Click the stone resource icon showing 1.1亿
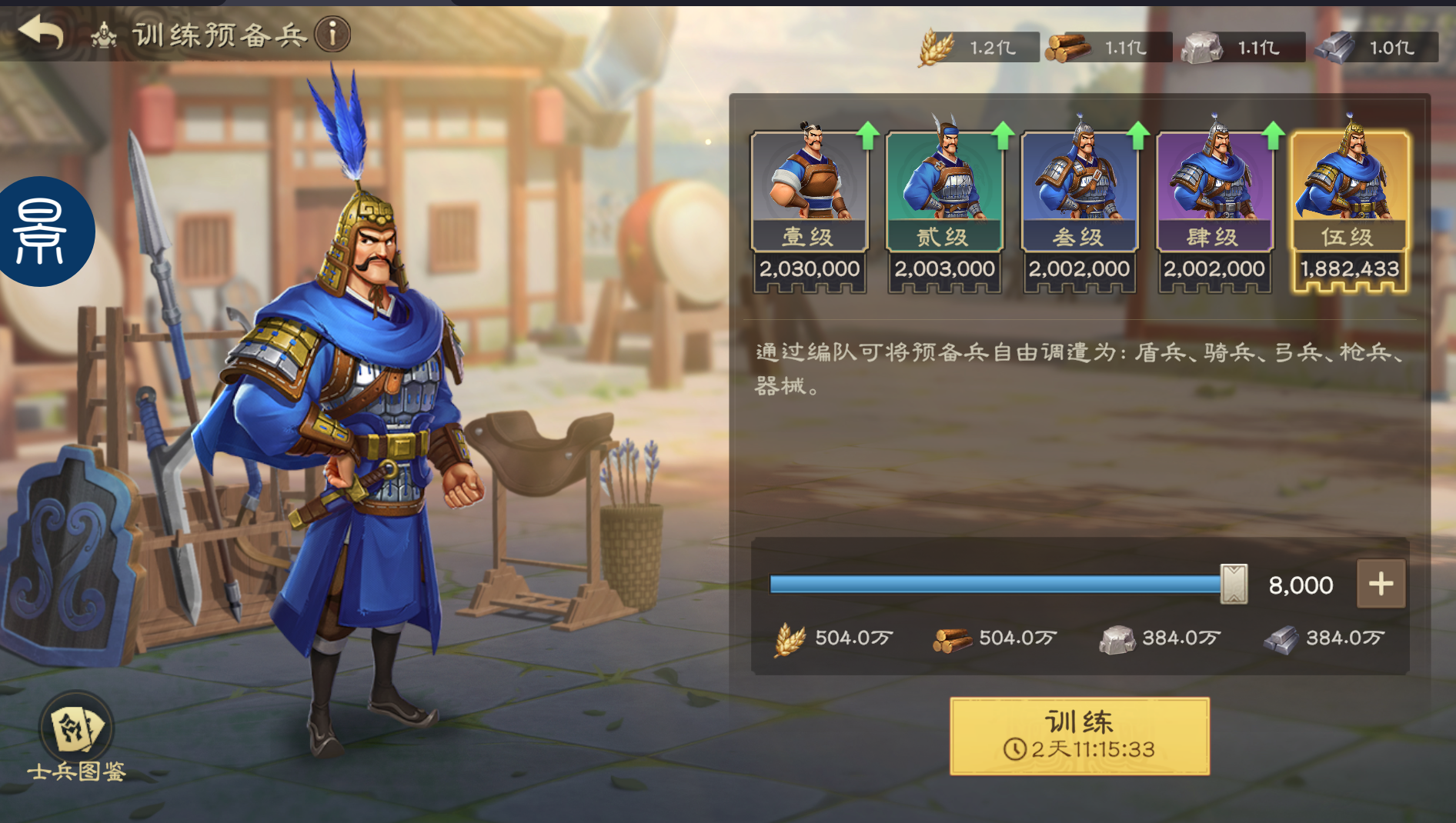Screen dimensions: 1456x823 (1203, 46)
